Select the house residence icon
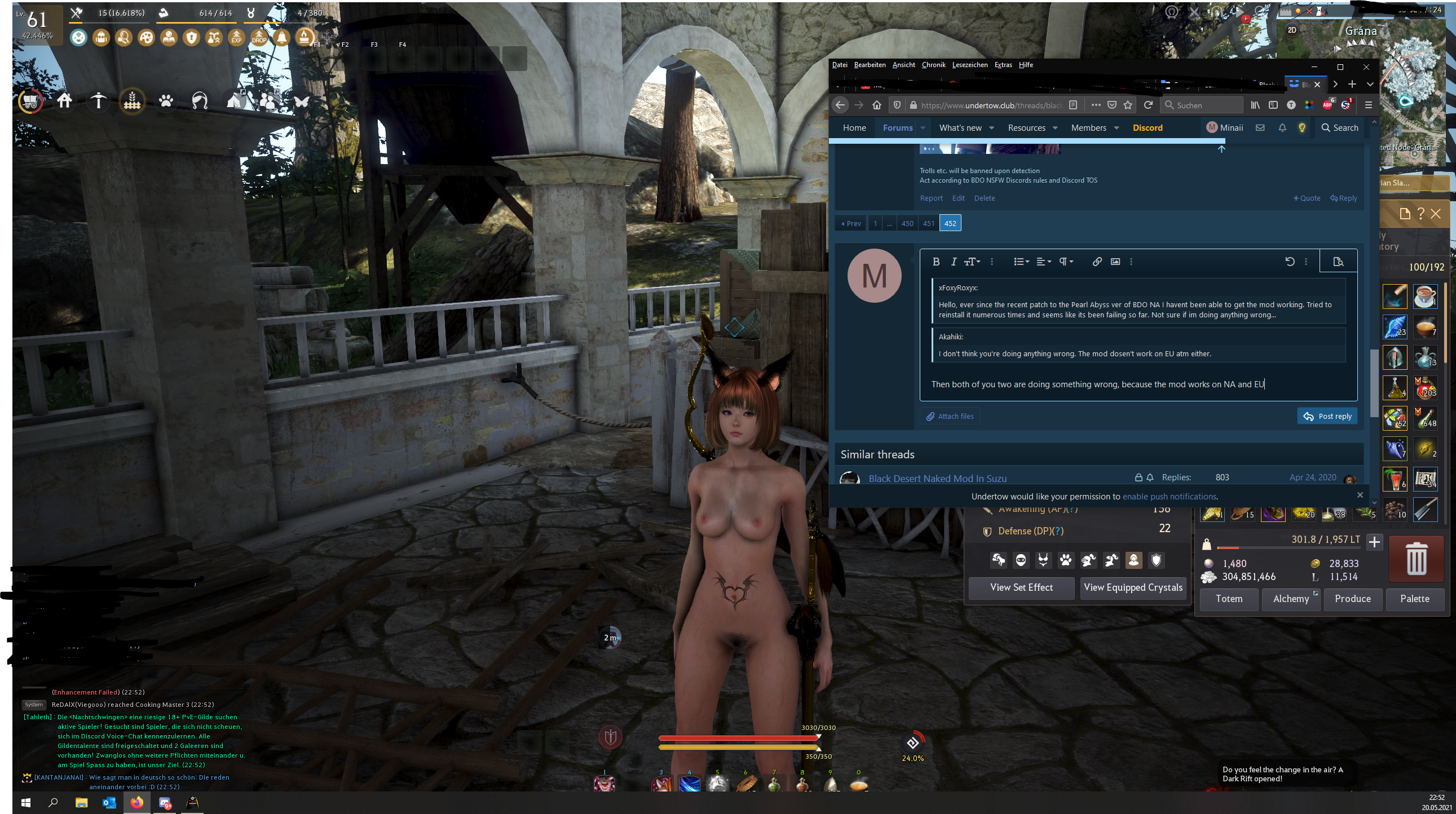 point(64,101)
